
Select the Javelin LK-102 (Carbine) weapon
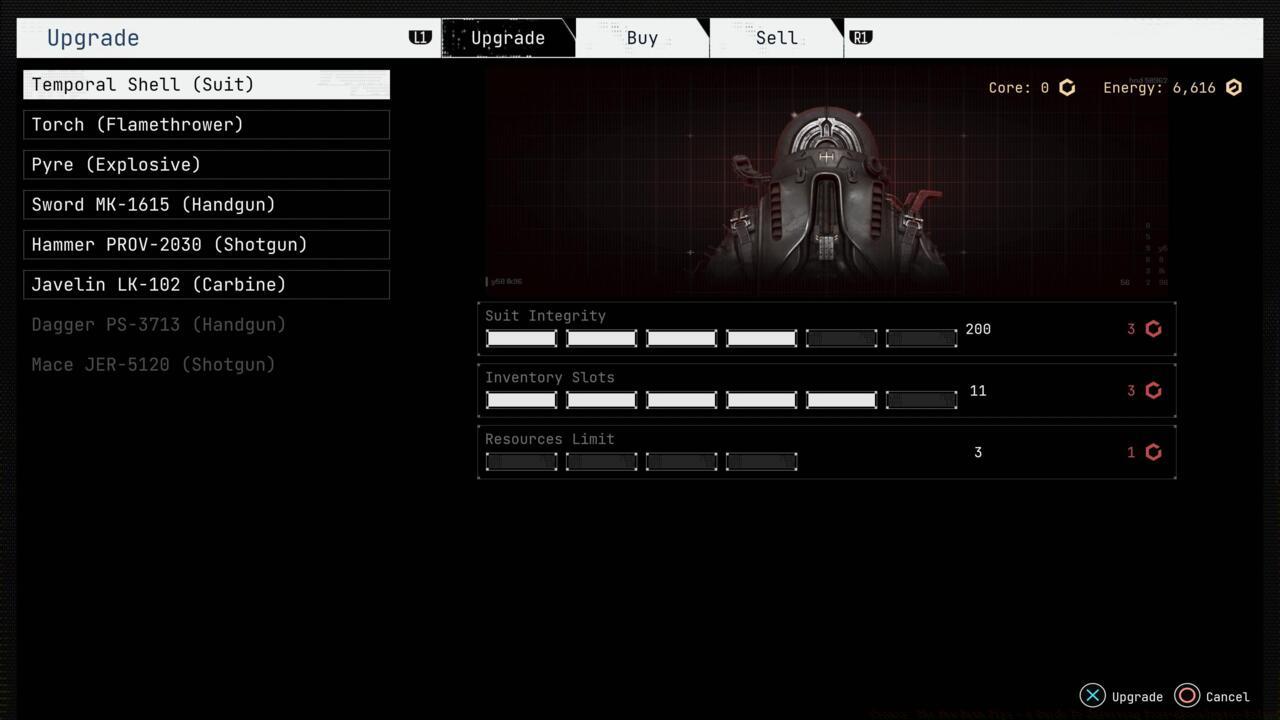(x=205, y=284)
